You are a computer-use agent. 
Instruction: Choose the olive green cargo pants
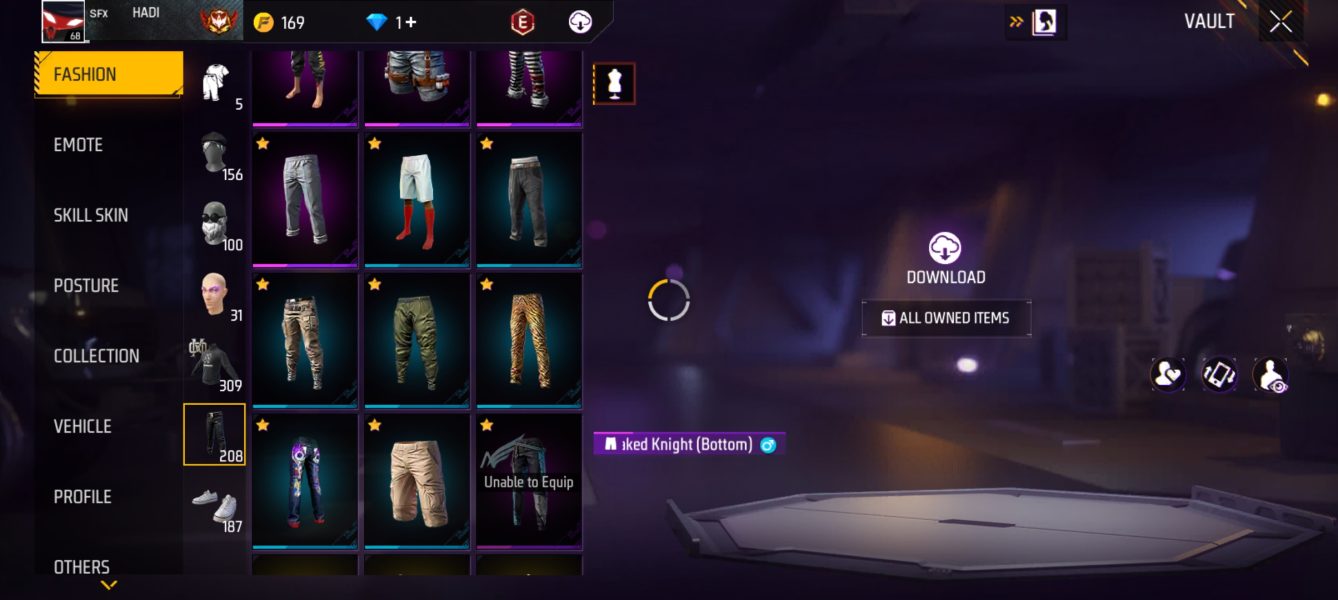pyautogui.click(x=417, y=340)
